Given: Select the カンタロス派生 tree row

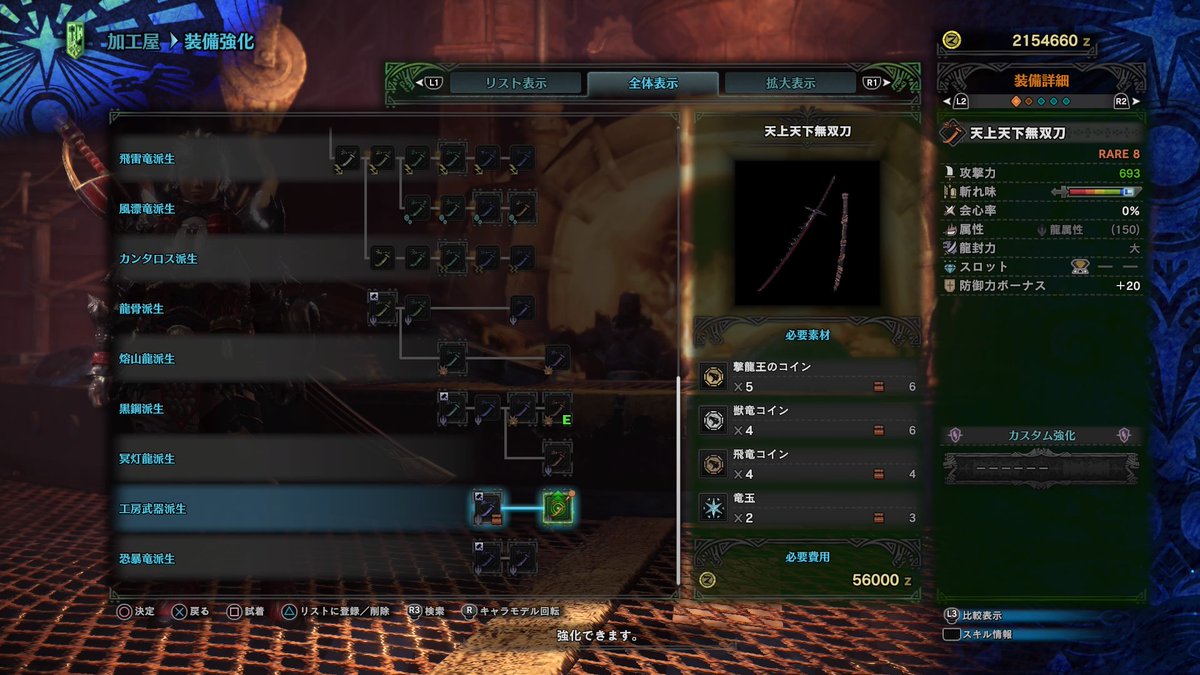Looking at the screenshot, I should coord(157,259).
